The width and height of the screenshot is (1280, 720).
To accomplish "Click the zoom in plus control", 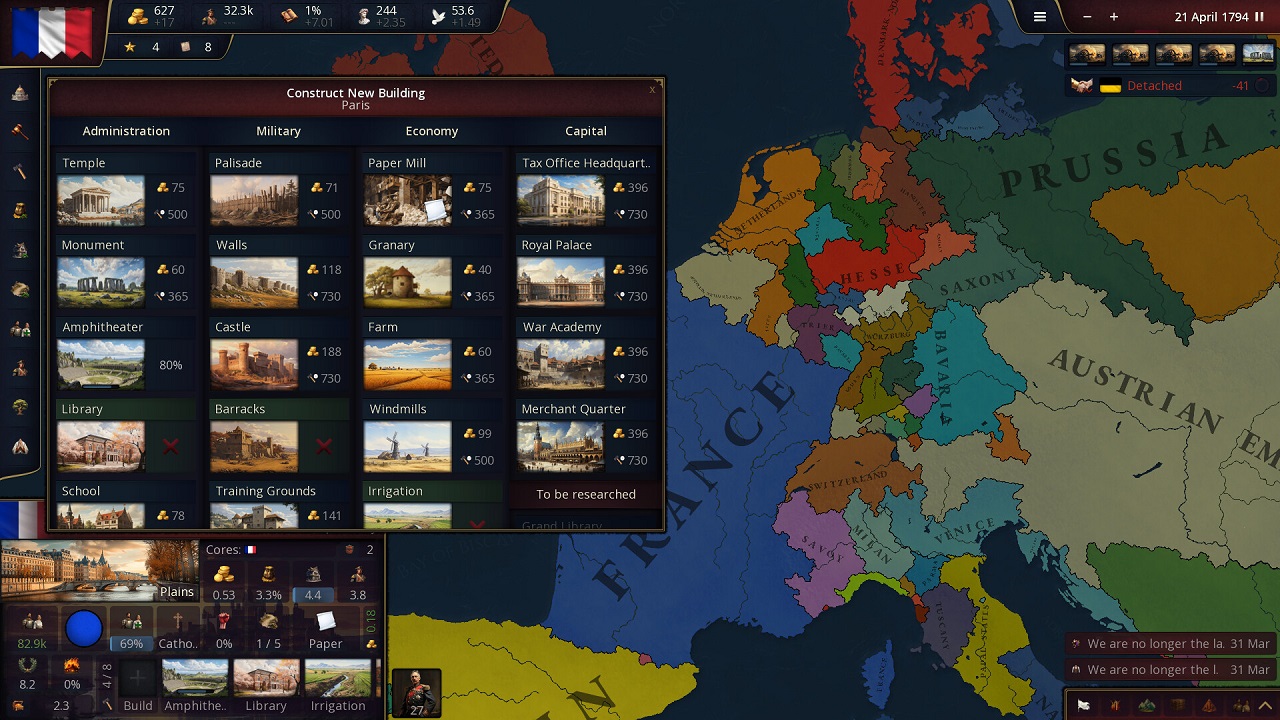I will point(1114,16).
